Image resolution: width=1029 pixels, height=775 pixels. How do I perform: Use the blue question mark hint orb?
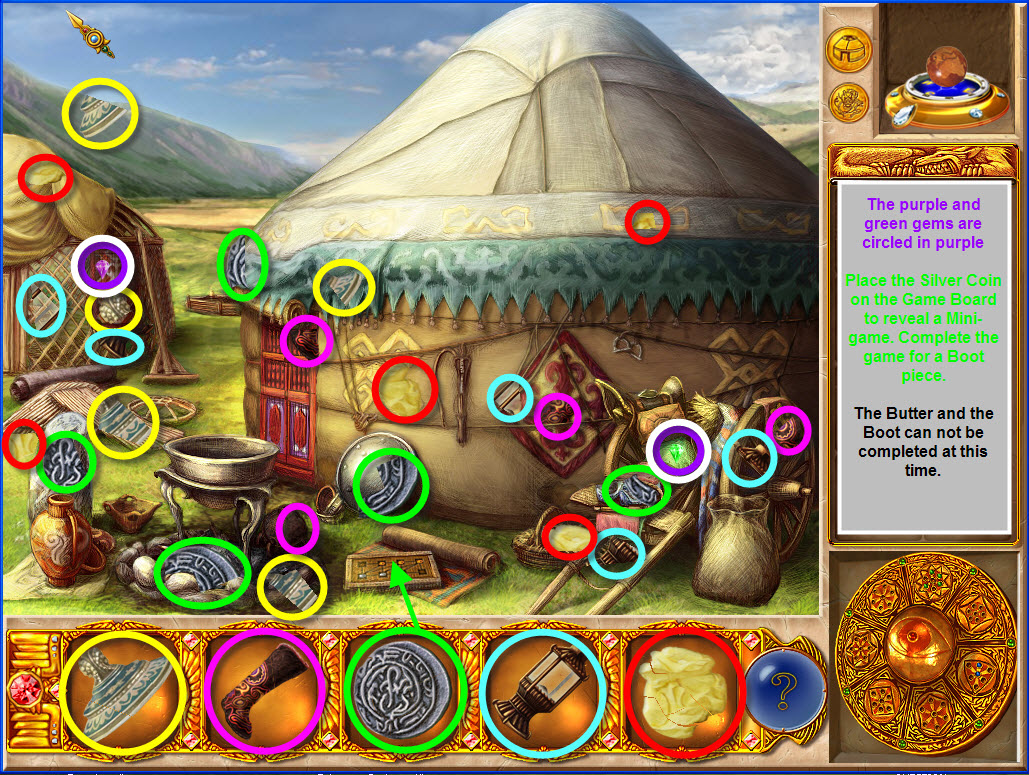click(785, 690)
